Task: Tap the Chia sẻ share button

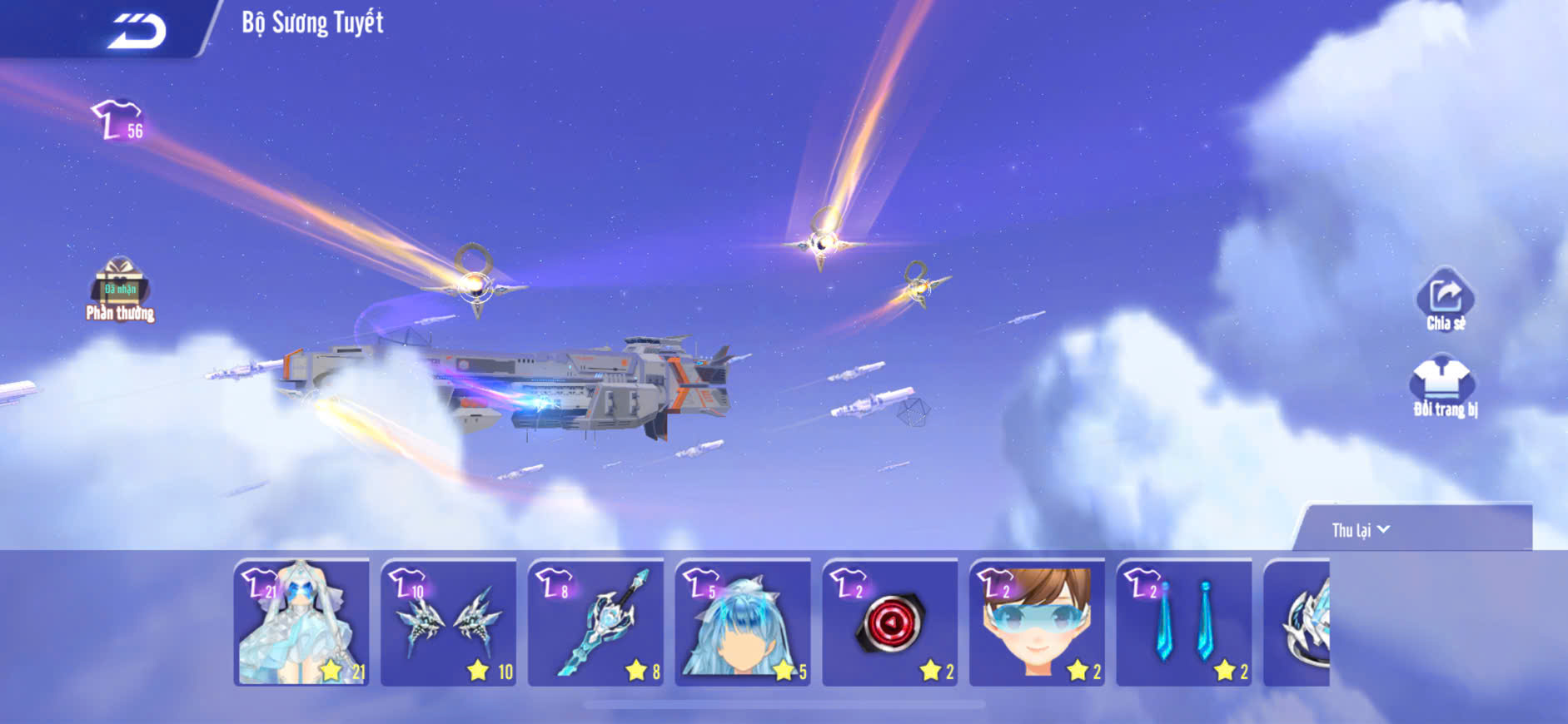Action: [x=1446, y=299]
